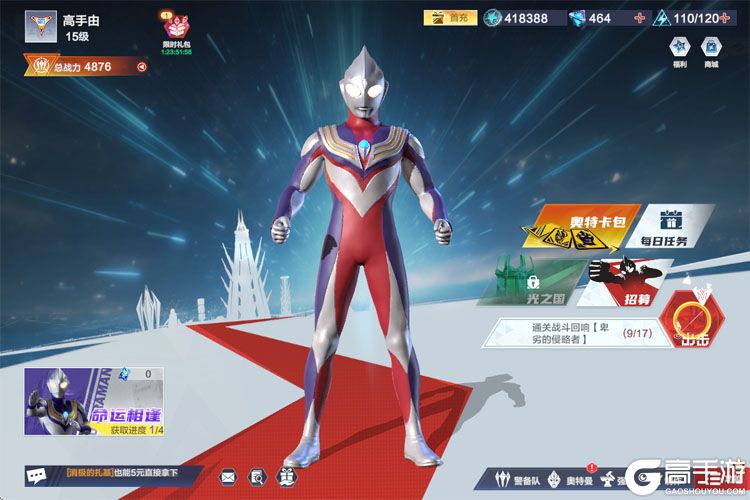
Task: Open the mail envelope icon
Action: click(228, 476)
